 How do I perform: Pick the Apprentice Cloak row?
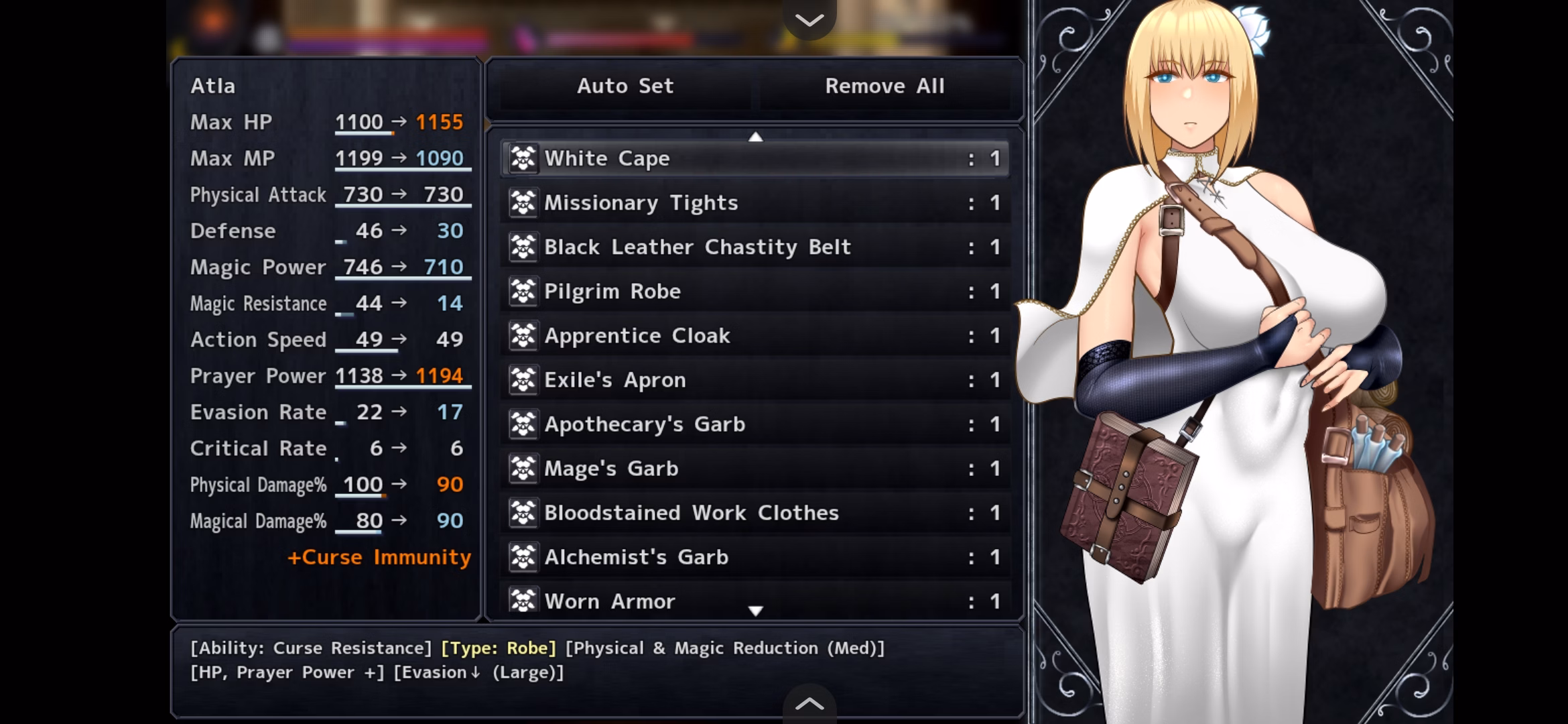click(755, 336)
